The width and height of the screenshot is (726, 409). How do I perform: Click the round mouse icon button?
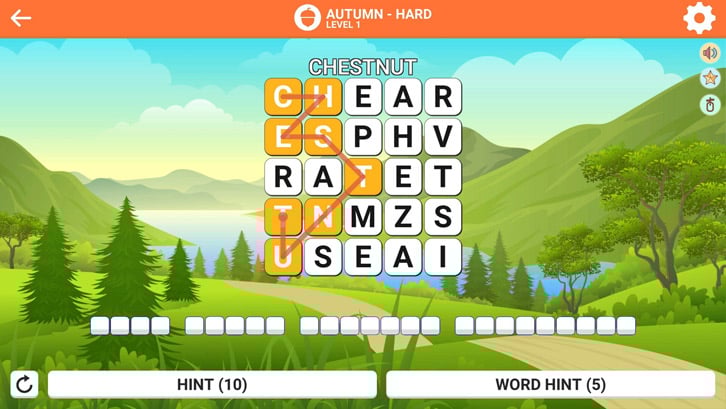(x=710, y=104)
